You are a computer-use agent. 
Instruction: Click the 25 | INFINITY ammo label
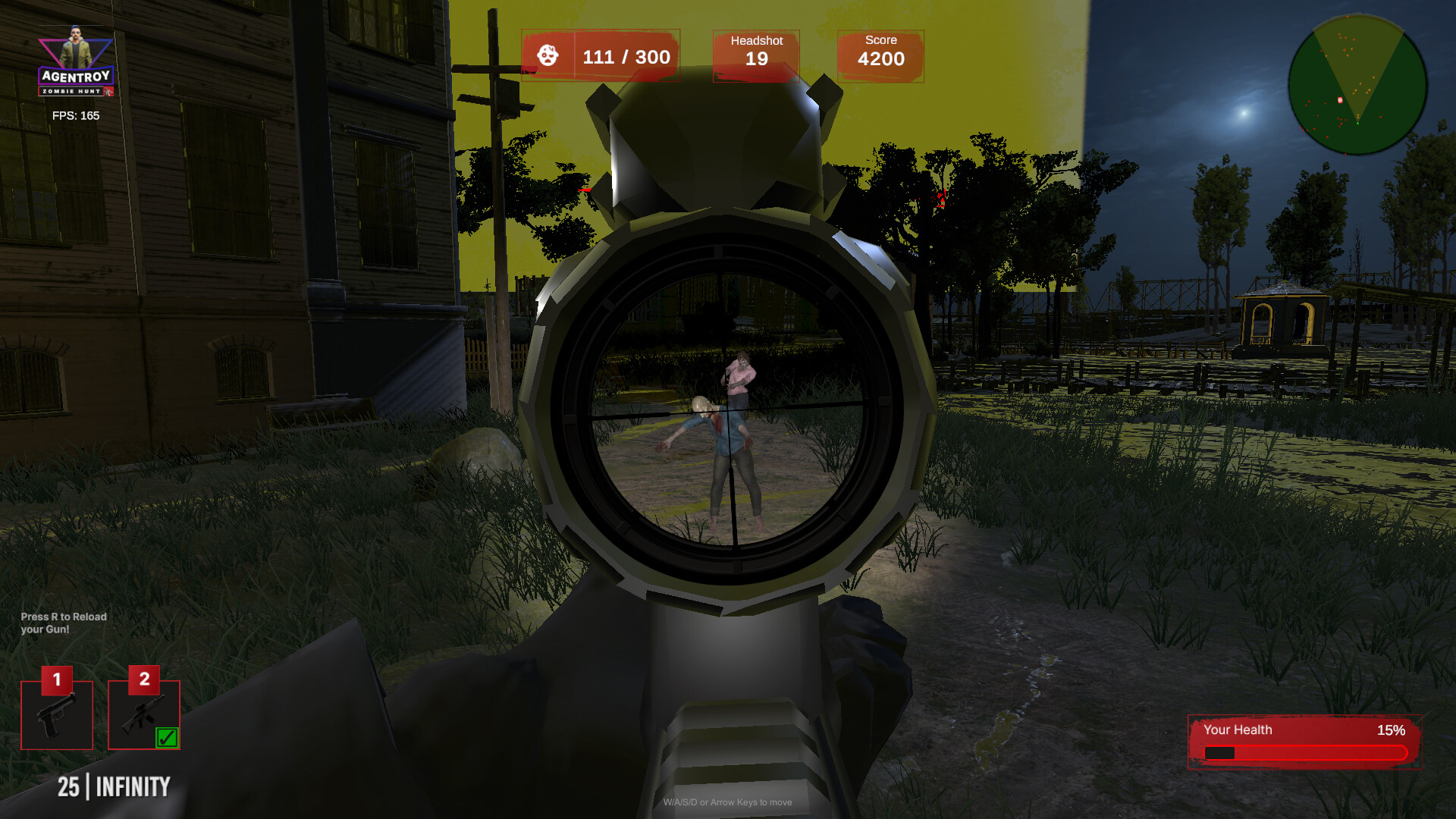[115, 787]
